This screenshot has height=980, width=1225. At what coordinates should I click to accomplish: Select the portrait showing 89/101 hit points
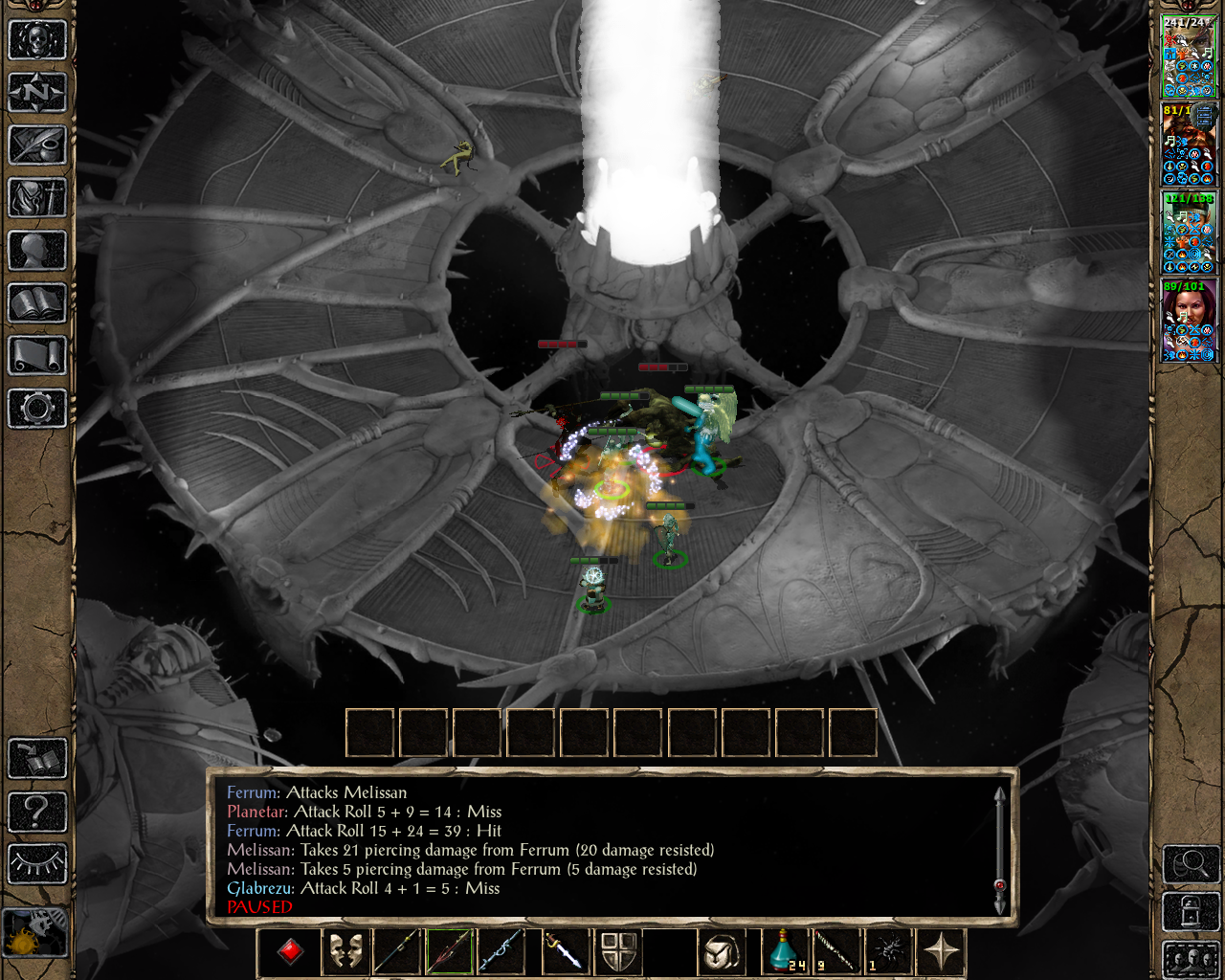tap(1190, 321)
